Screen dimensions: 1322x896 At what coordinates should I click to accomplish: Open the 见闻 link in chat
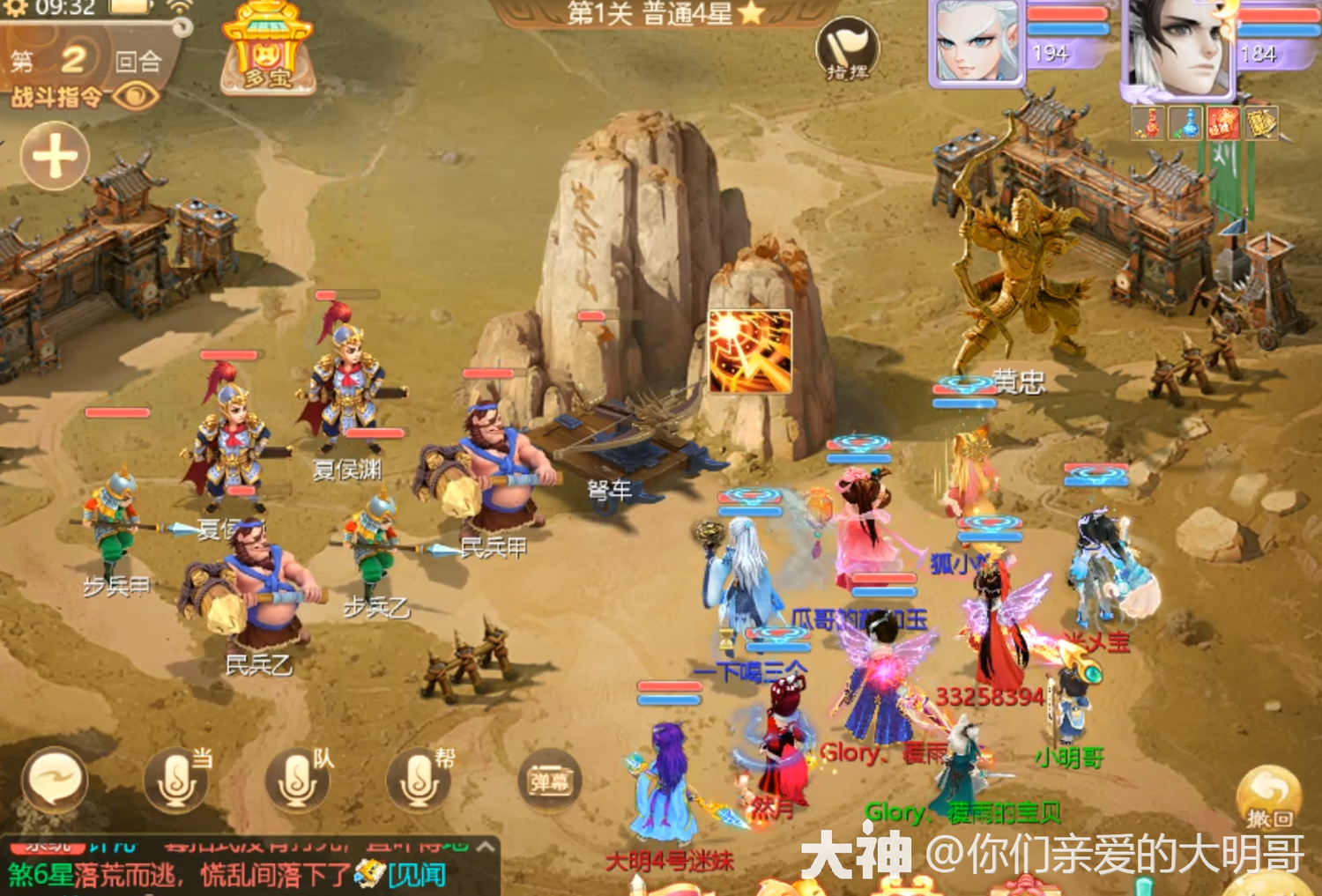(x=416, y=875)
